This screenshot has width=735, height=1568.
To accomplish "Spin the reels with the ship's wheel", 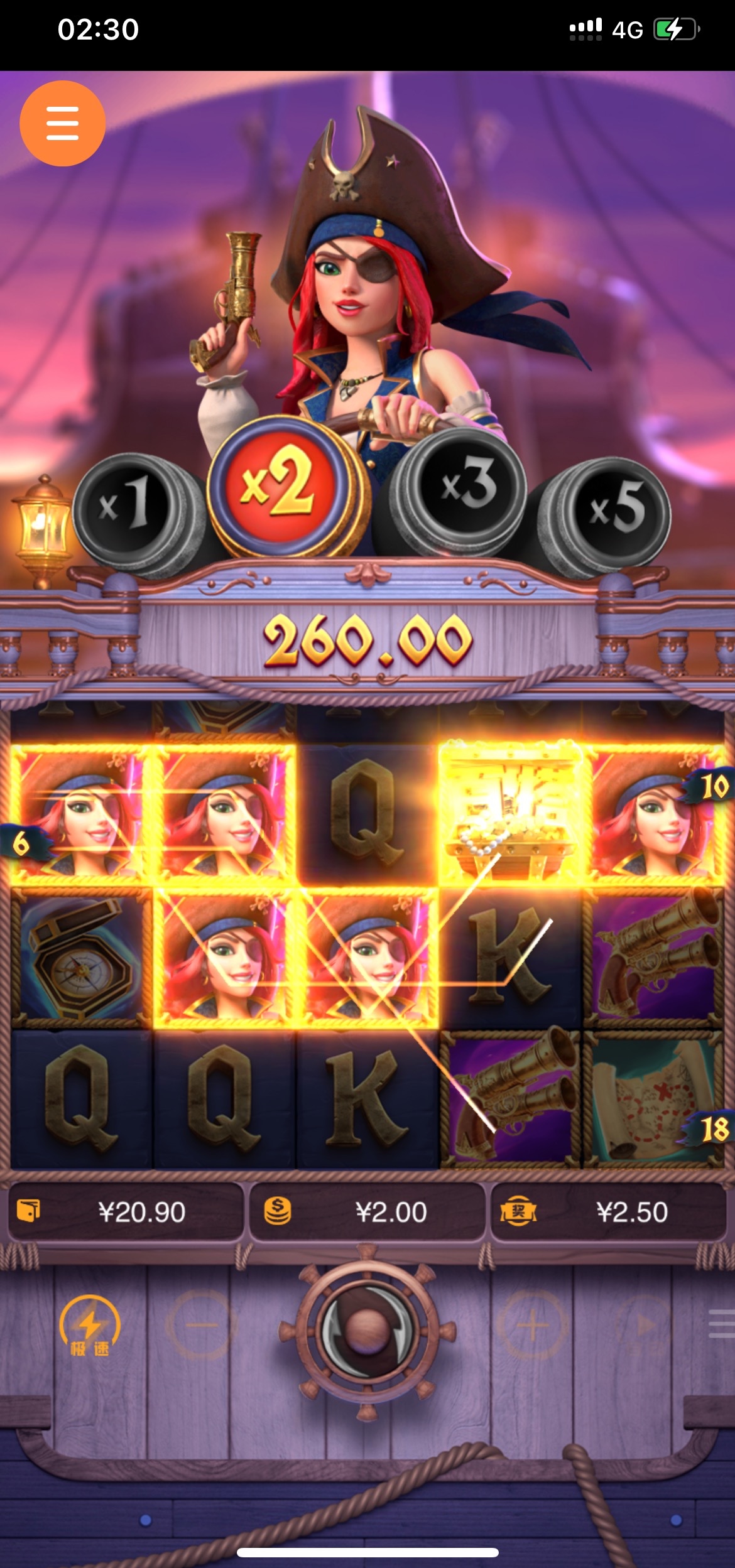I will (367, 1329).
